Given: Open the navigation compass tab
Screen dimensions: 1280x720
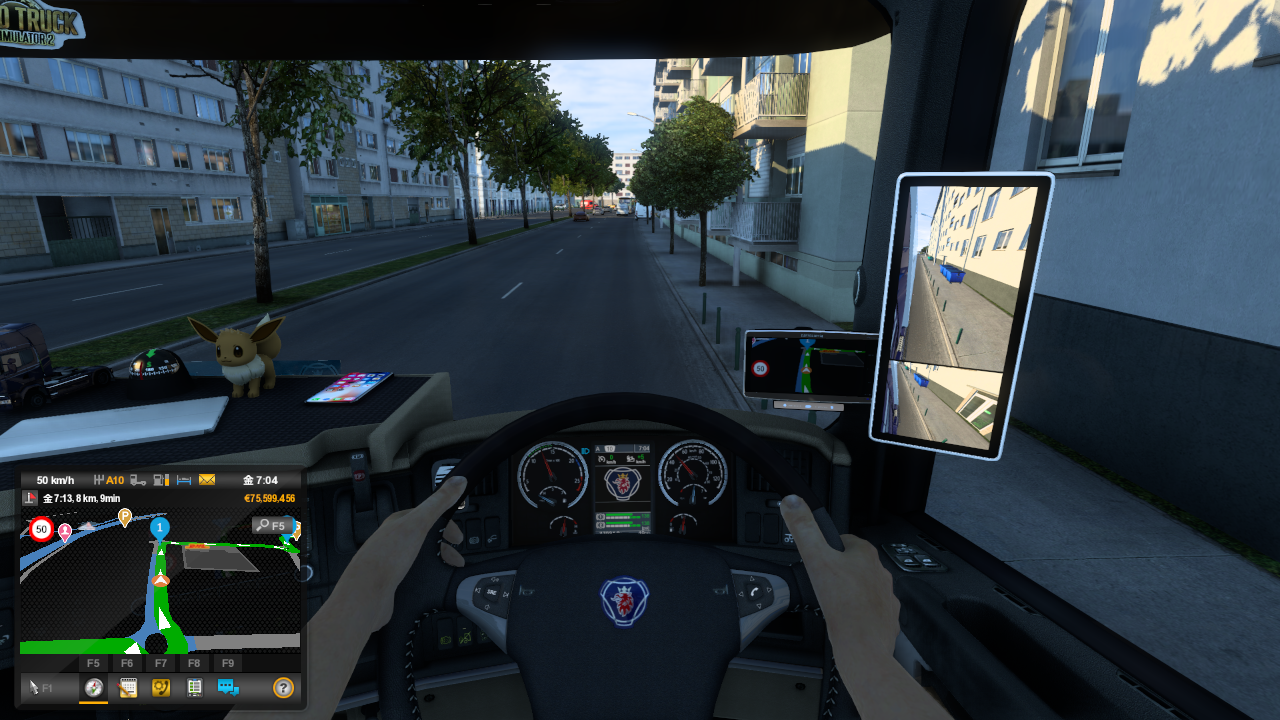Looking at the screenshot, I should coord(94,687).
